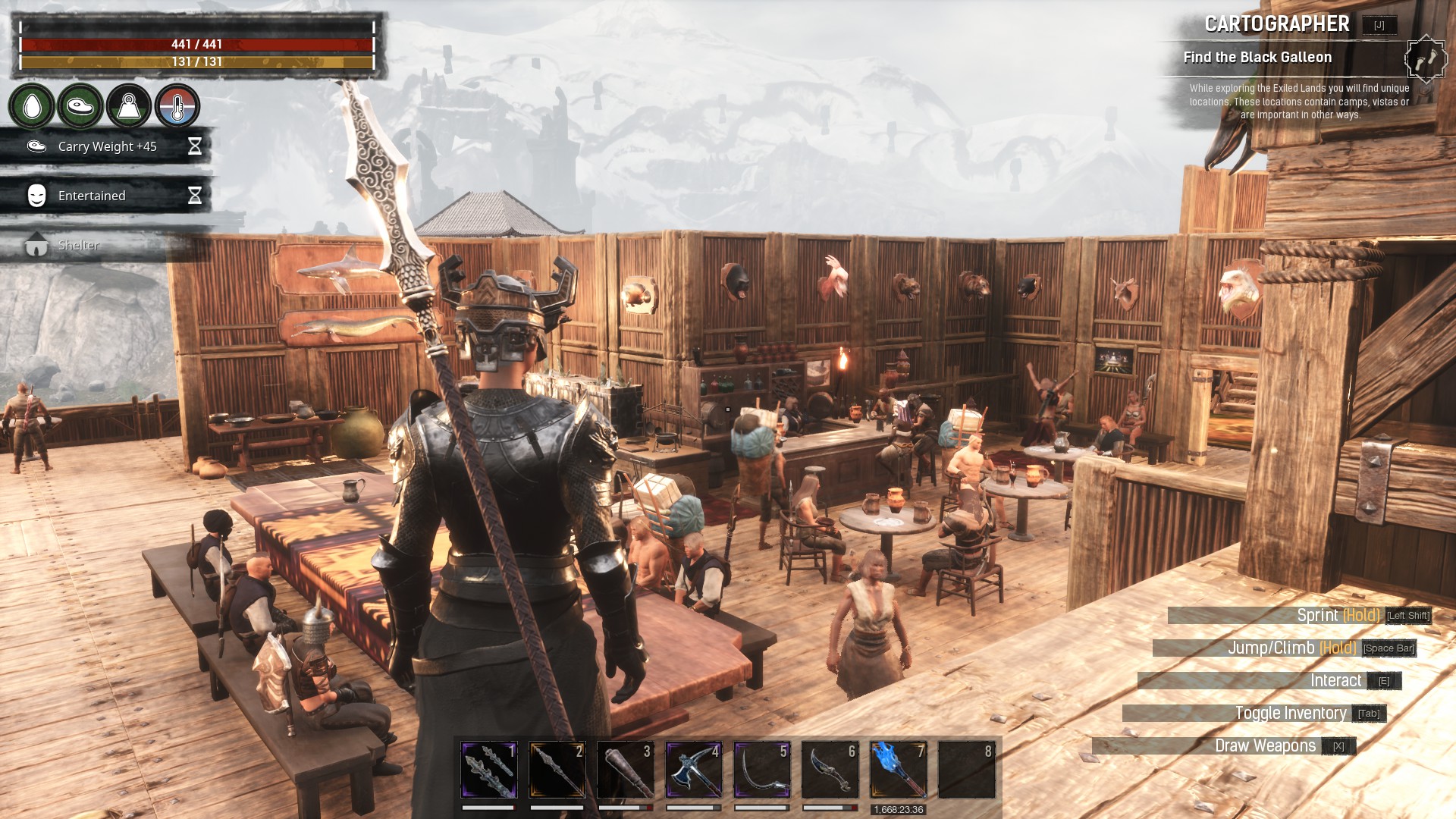Click the Shelter status entry
This screenshot has height=819, width=1456.
[78, 245]
